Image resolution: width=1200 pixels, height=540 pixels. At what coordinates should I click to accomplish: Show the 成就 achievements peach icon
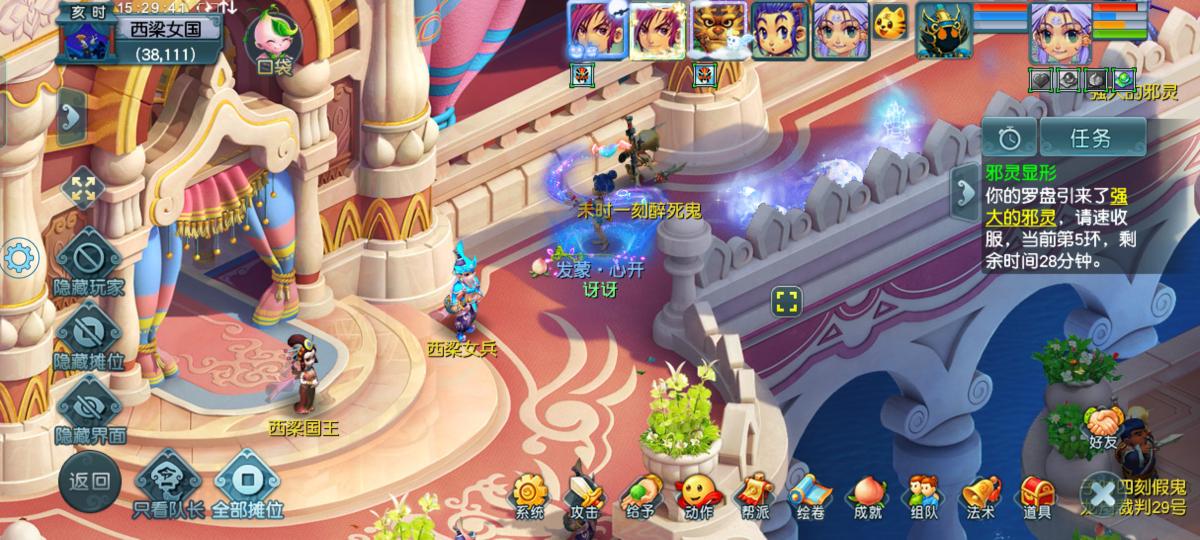867,494
